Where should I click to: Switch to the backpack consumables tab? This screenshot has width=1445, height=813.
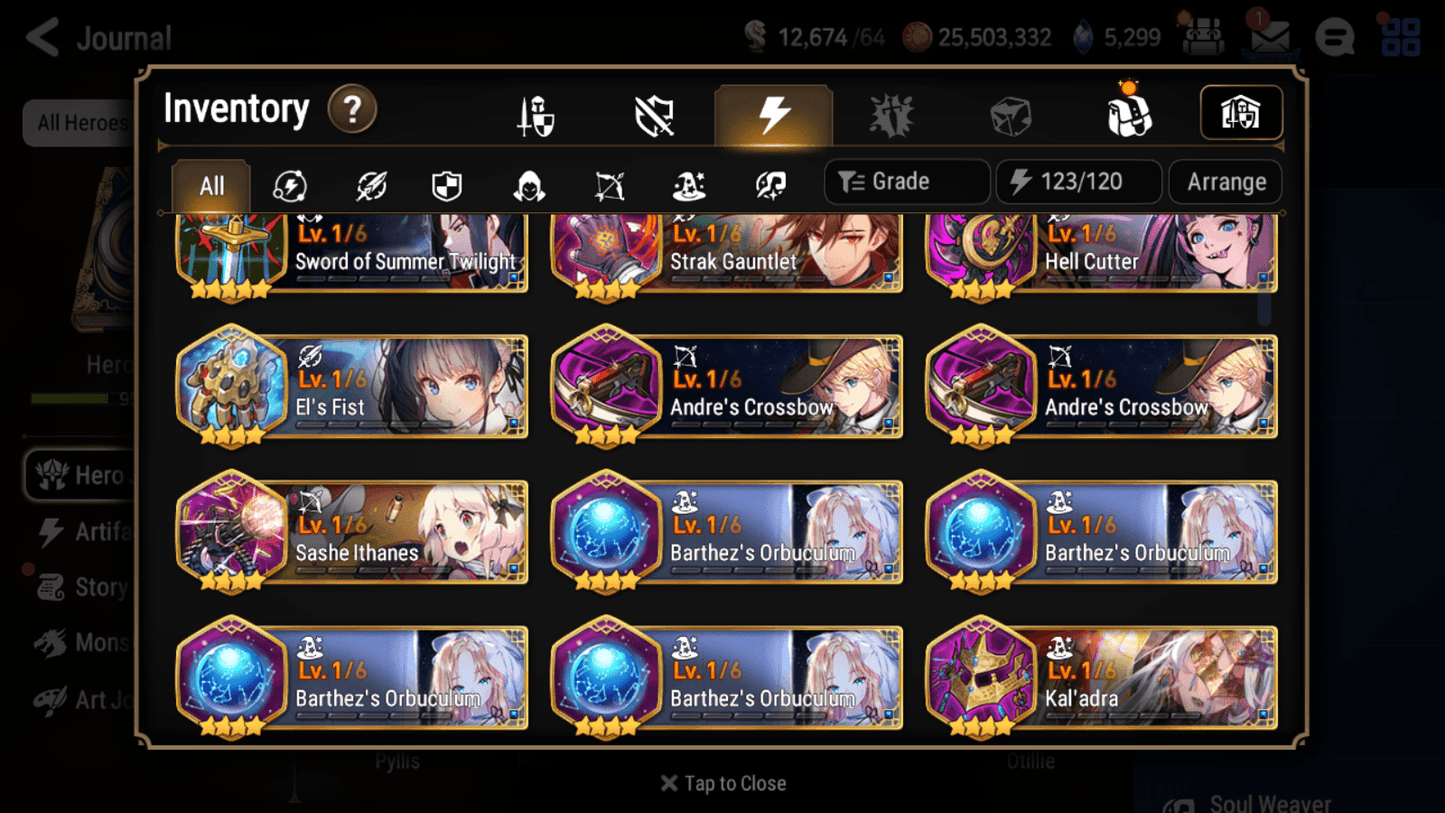[1130, 112]
